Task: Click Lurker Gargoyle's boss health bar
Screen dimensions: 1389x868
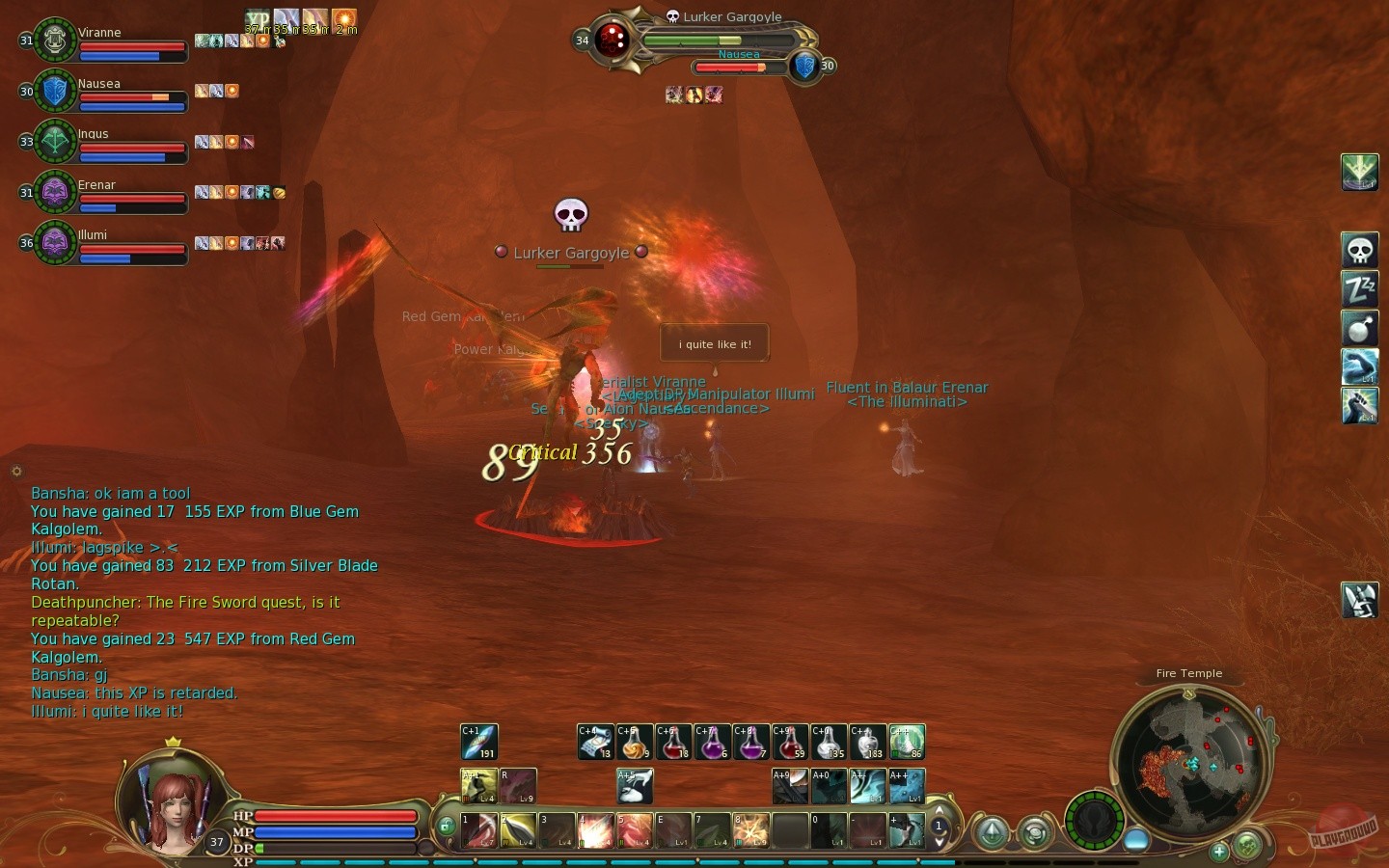Action: [x=719, y=41]
